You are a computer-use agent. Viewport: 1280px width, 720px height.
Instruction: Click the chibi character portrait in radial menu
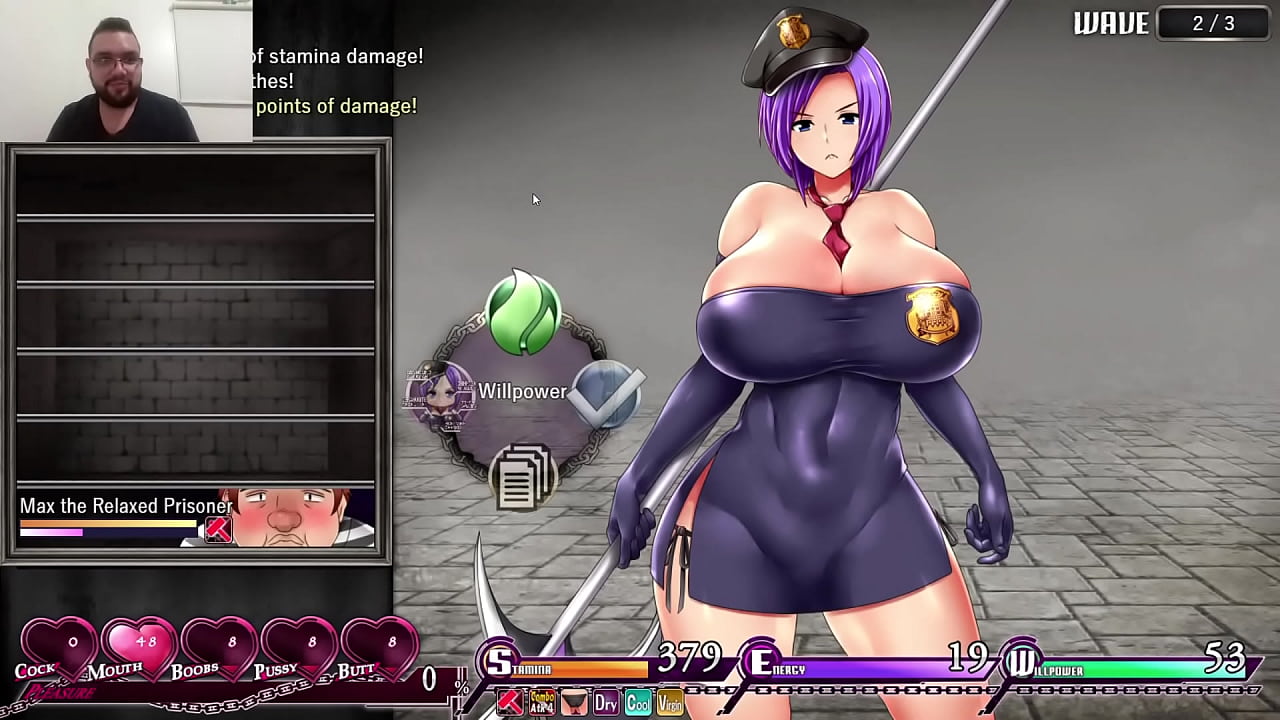[444, 394]
